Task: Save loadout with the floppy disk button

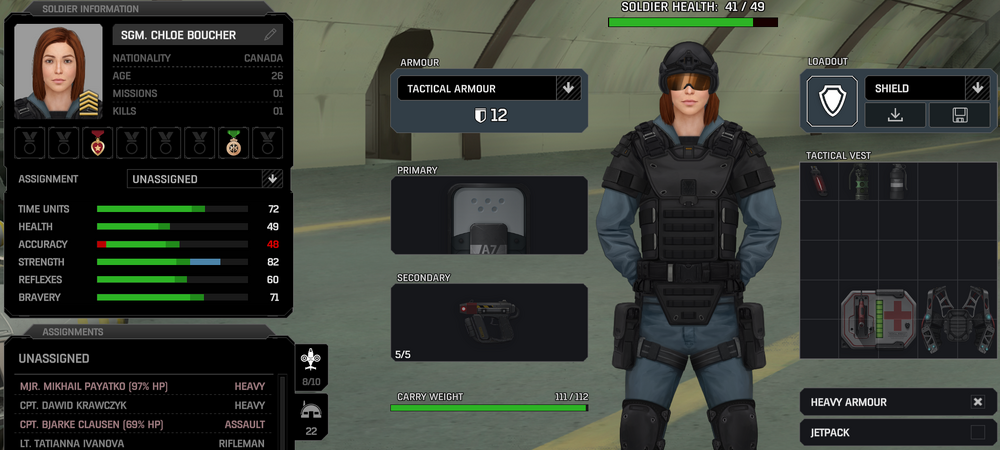Action: [x=959, y=115]
